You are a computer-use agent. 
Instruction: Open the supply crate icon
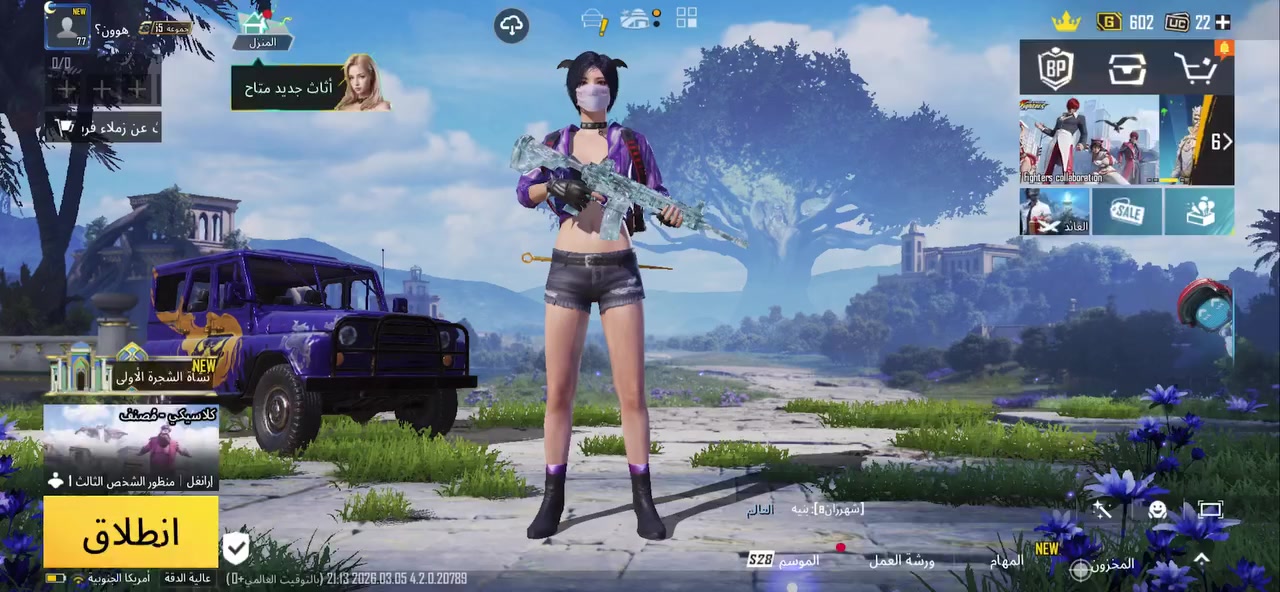coord(1127,69)
